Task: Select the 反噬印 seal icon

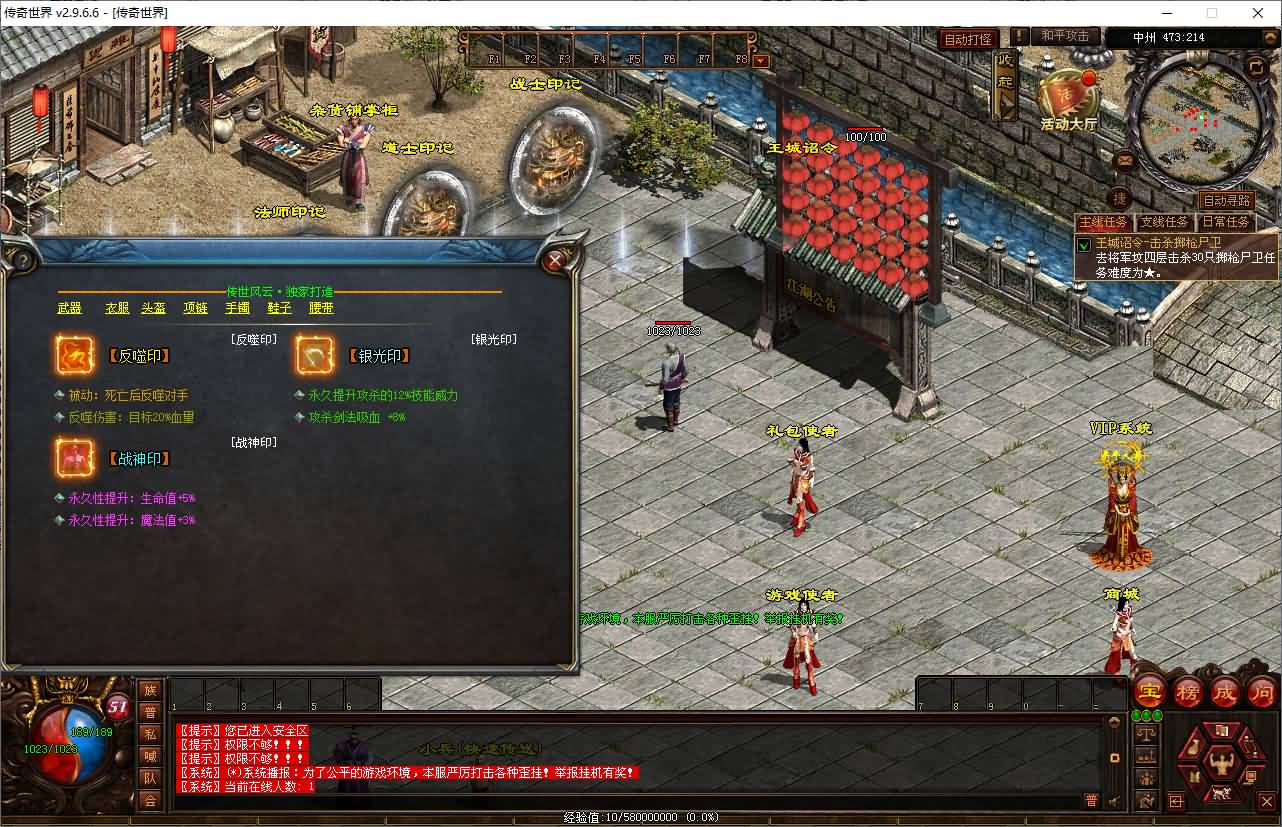Action: pyautogui.click(x=75, y=355)
